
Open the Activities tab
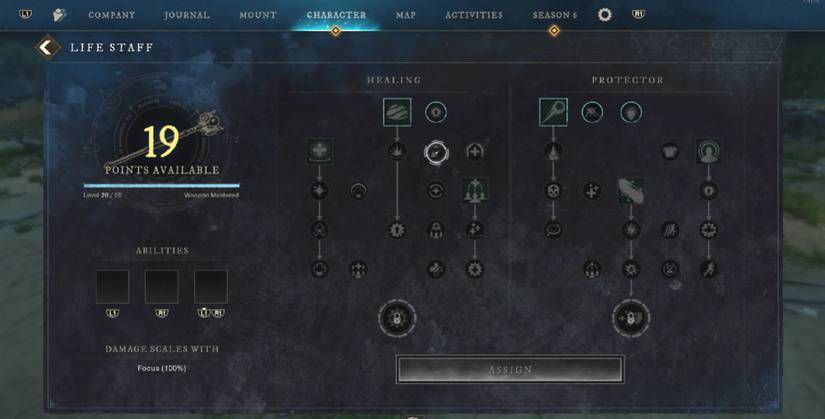(x=474, y=15)
